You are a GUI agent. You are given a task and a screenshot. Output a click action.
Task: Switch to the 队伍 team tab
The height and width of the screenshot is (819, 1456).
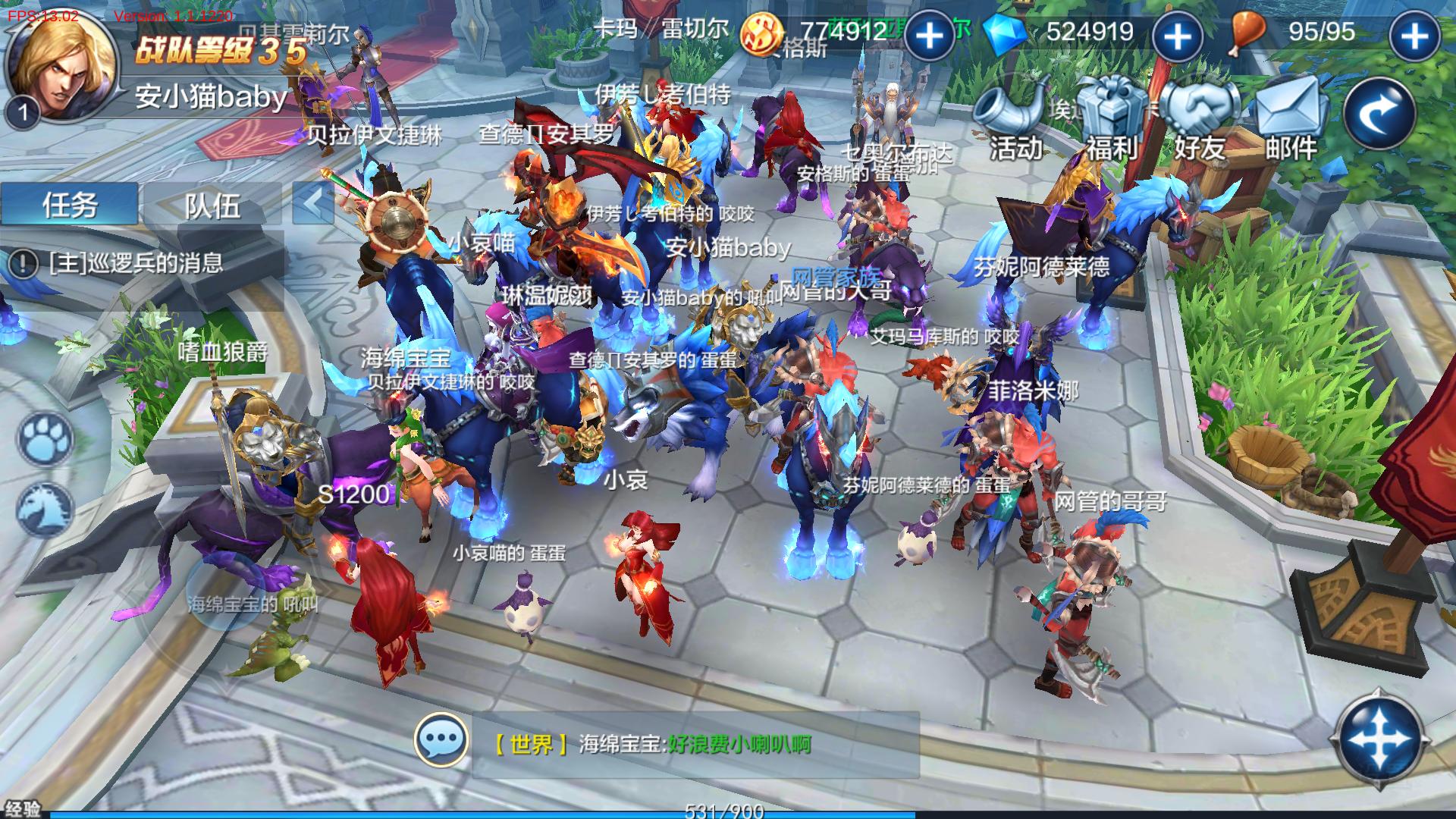pyautogui.click(x=212, y=205)
